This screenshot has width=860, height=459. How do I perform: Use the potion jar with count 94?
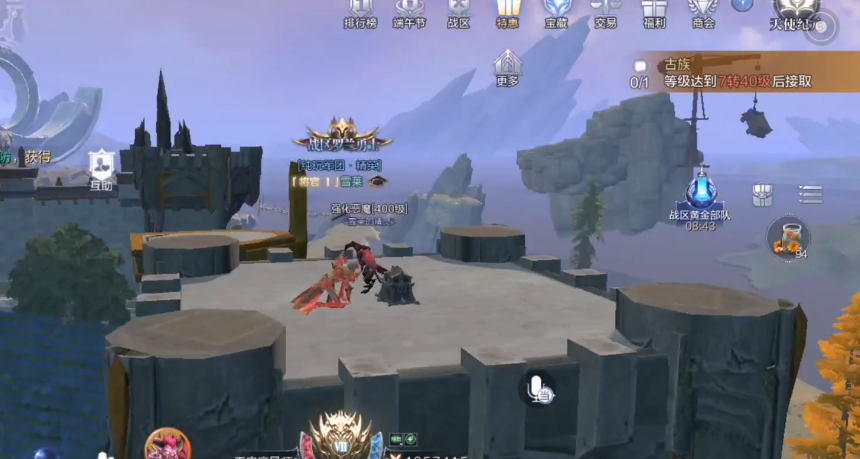(x=787, y=239)
